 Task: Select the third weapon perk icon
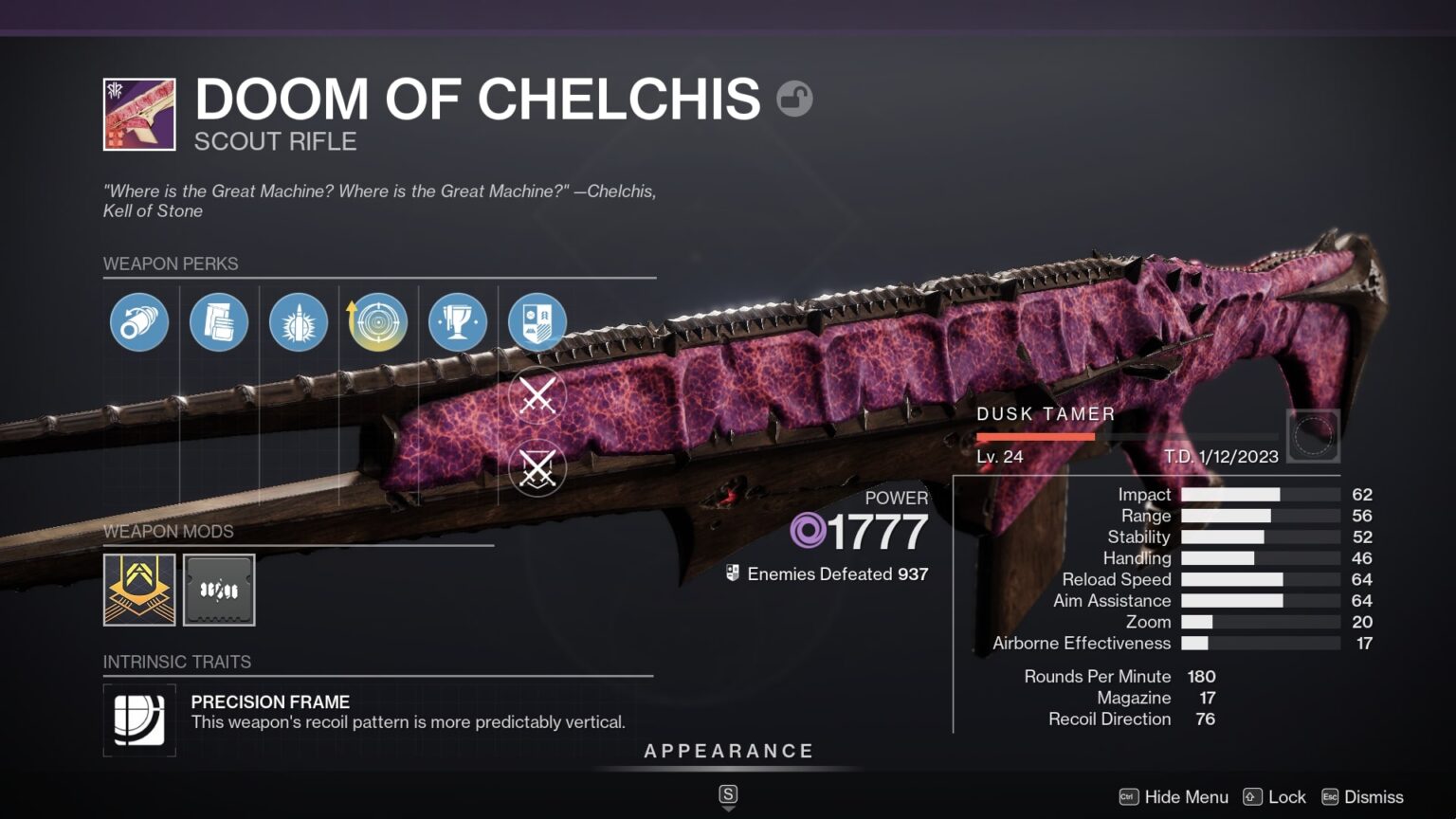coord(298,321)
